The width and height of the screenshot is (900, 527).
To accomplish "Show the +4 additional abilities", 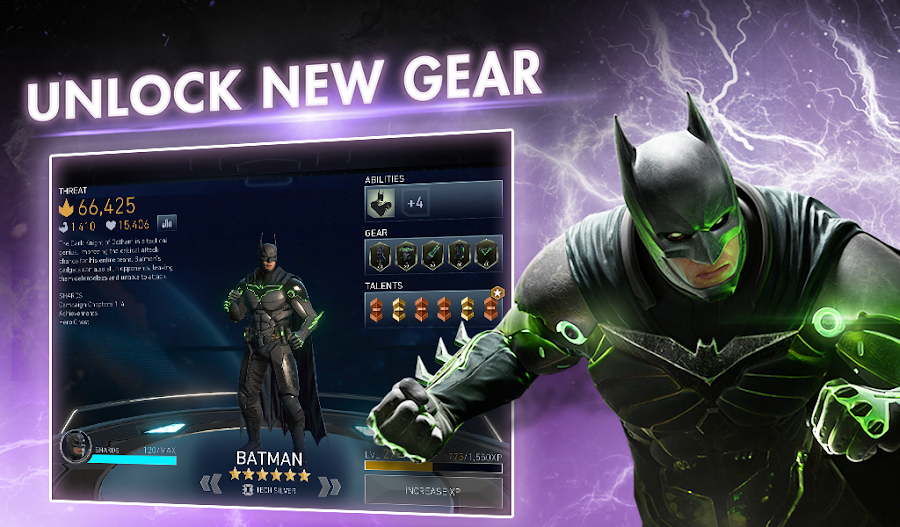I will click(x=416, y=203).
